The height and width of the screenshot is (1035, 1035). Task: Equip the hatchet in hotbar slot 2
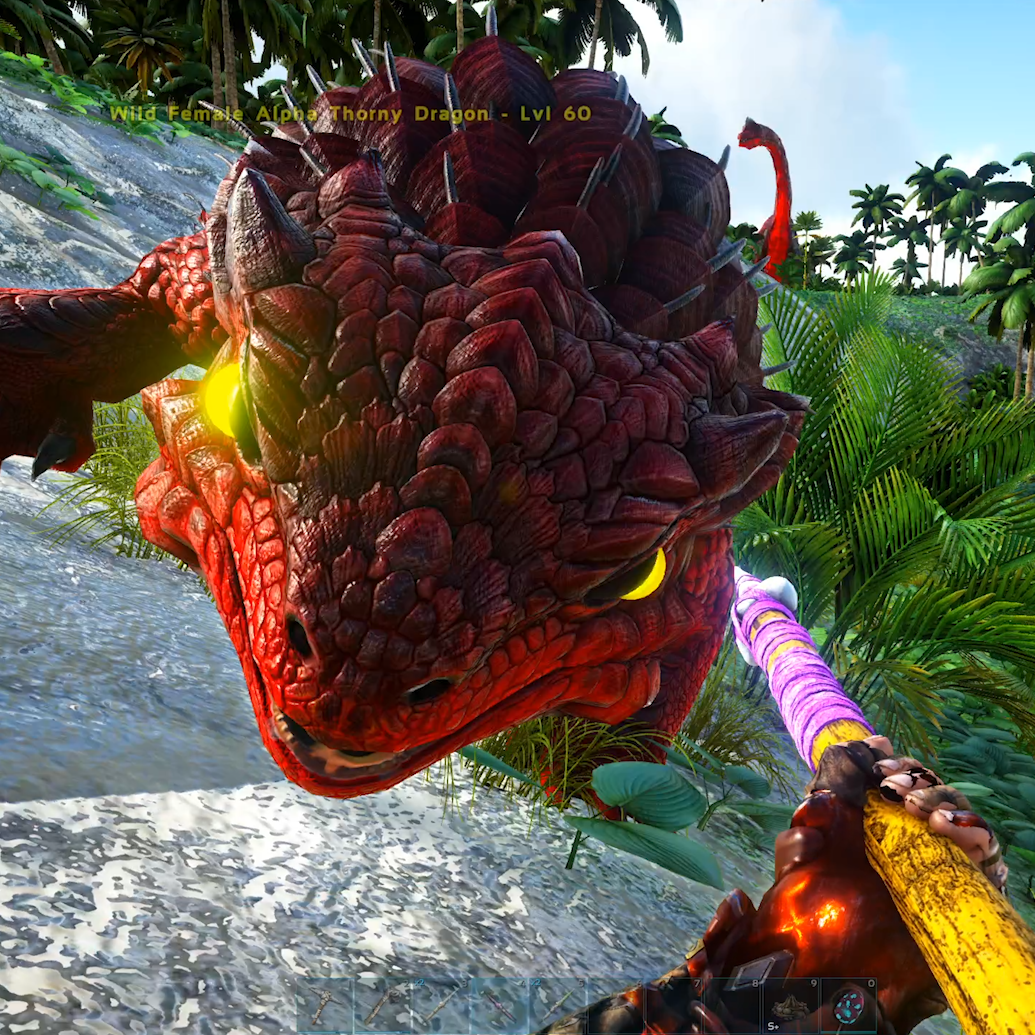[x=383, y=1006]
